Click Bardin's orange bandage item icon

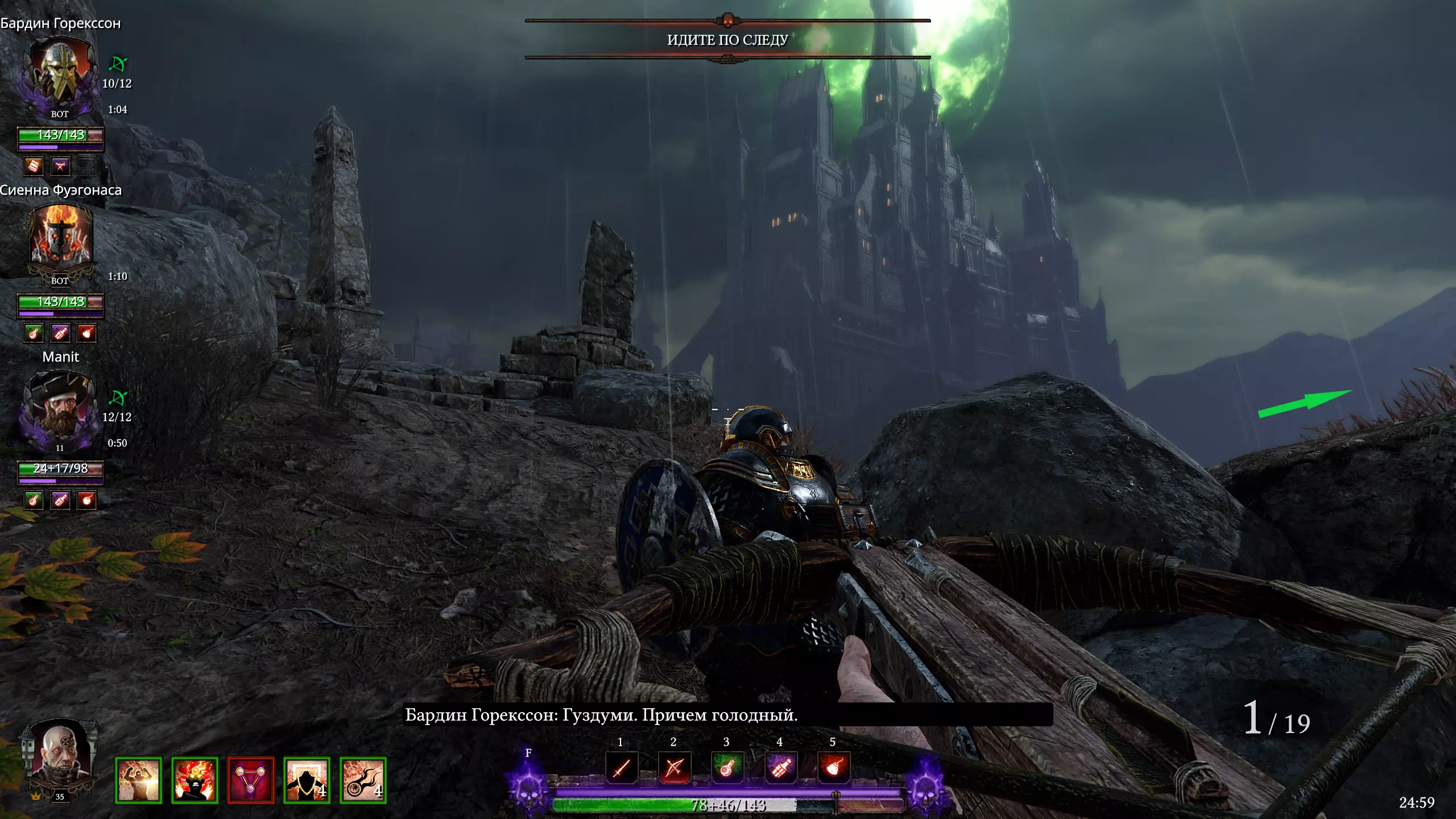click(x=34, y=166)
